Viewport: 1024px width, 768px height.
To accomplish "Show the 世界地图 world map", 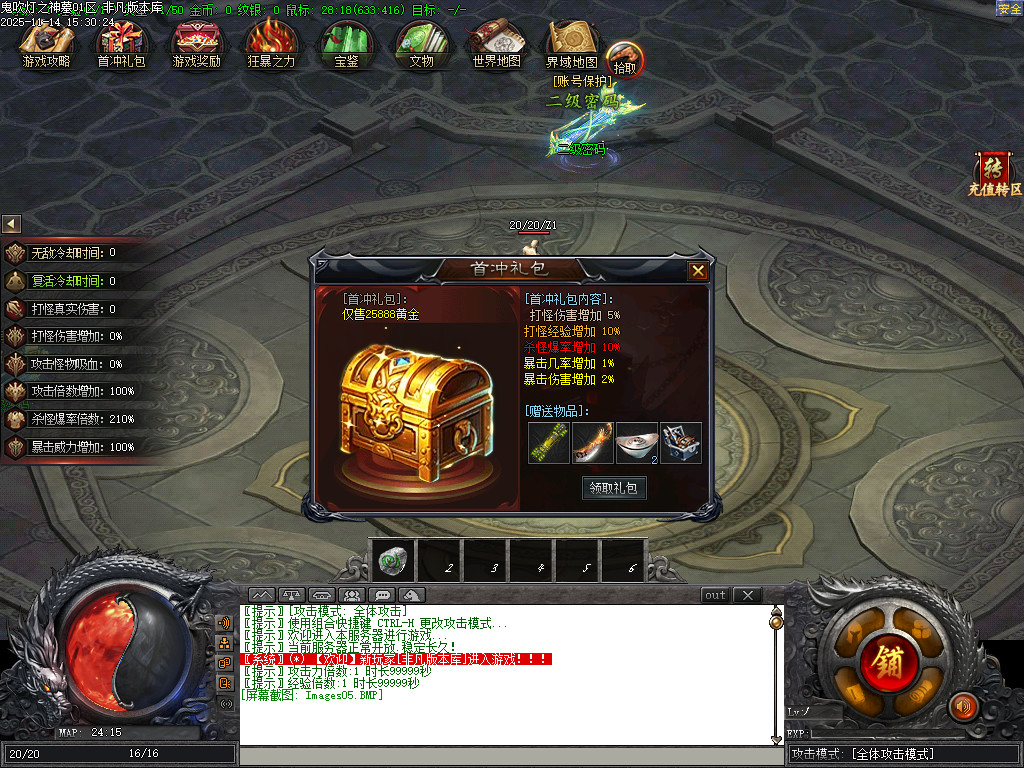I will (x=496, y=44).
